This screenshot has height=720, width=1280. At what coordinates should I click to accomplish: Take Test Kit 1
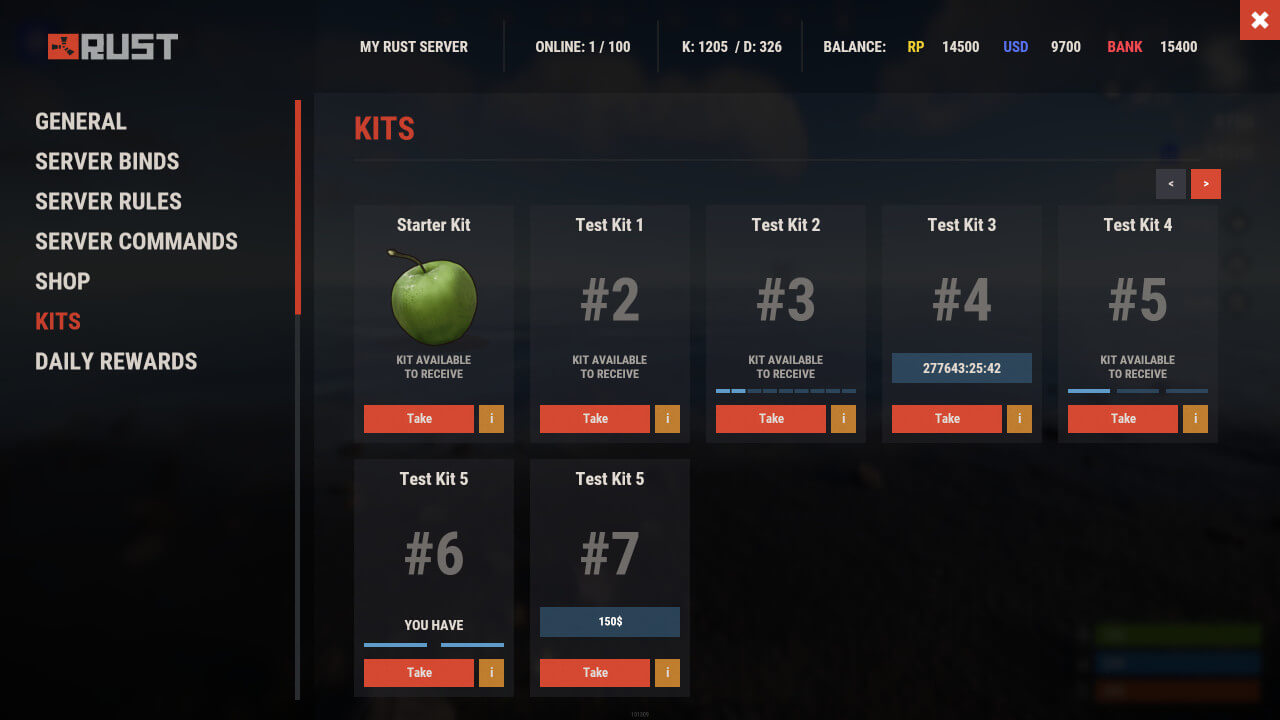(595, 419)
